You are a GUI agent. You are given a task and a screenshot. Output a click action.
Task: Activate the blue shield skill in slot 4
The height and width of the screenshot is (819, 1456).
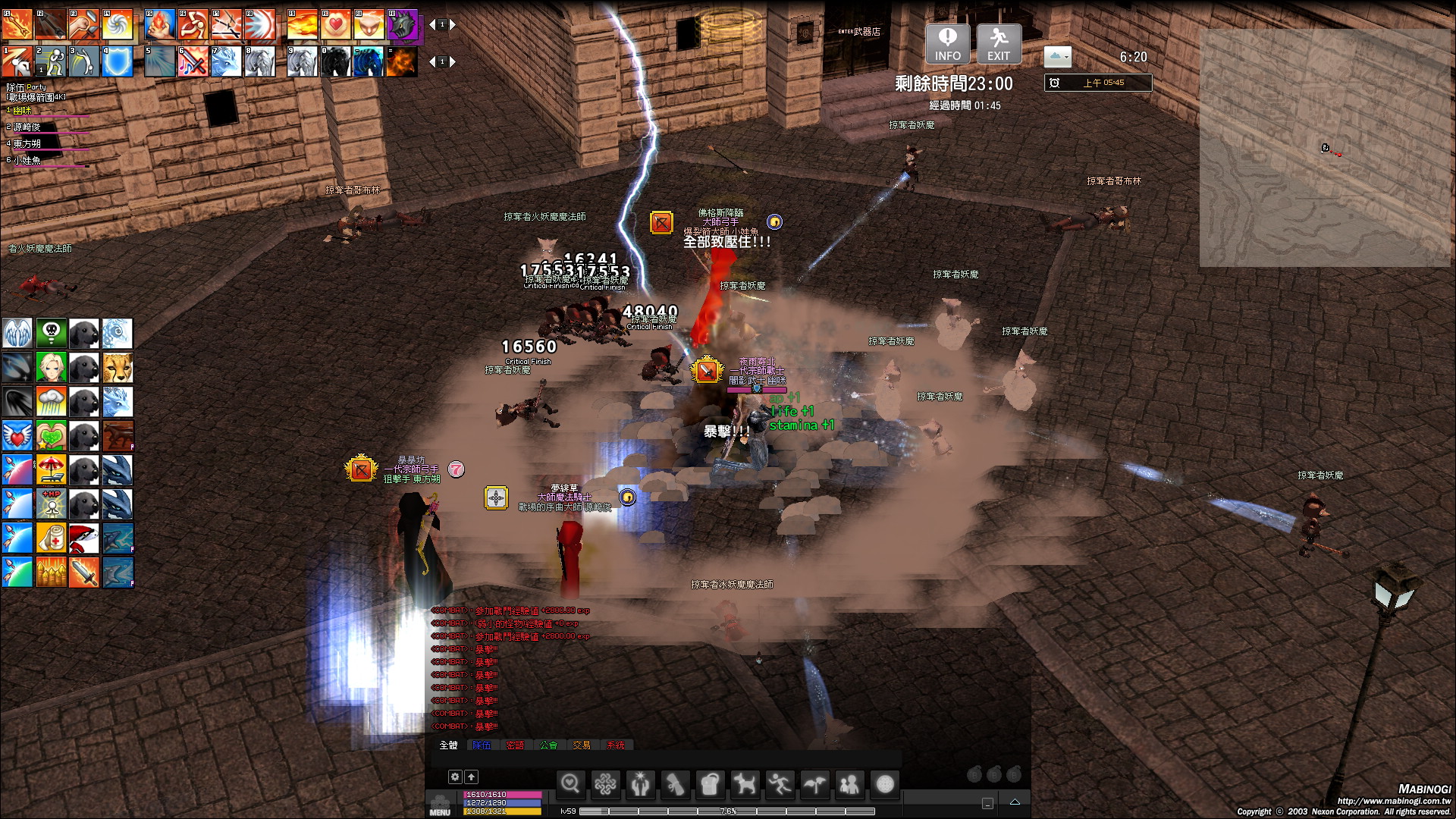point(118,61)
